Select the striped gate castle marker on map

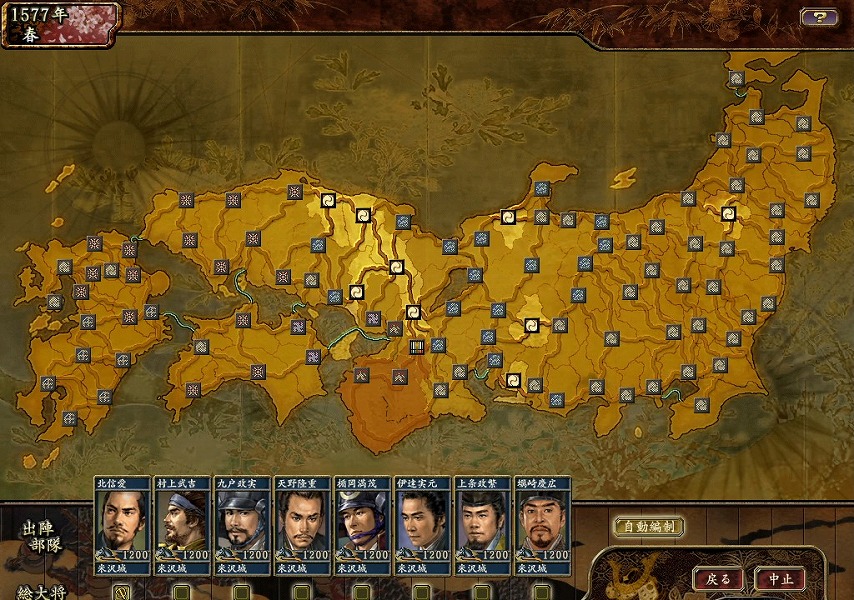tap(417, 347)
